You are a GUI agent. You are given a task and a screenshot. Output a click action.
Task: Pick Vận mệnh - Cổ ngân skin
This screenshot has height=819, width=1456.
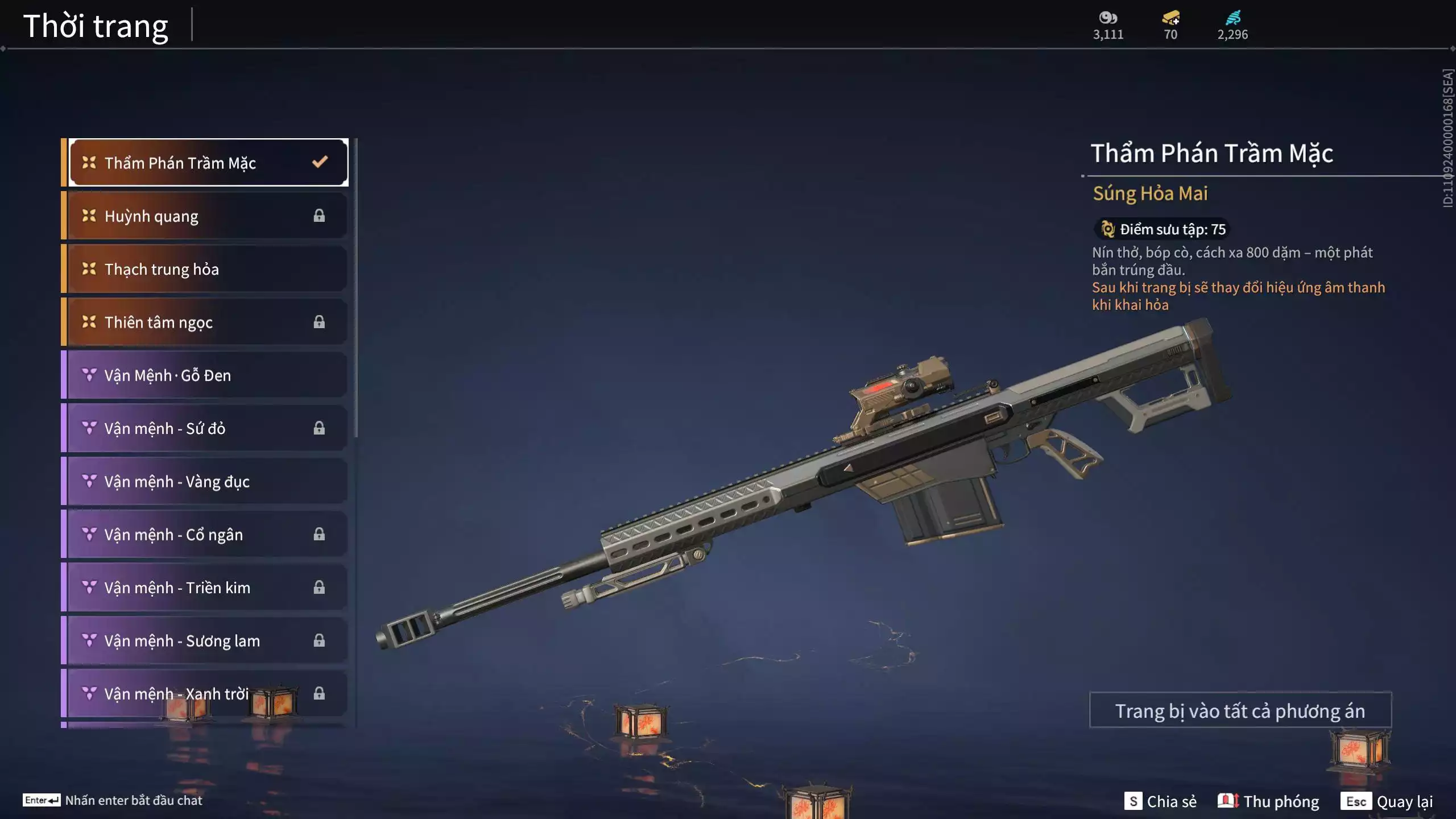(x=207, y=535)
